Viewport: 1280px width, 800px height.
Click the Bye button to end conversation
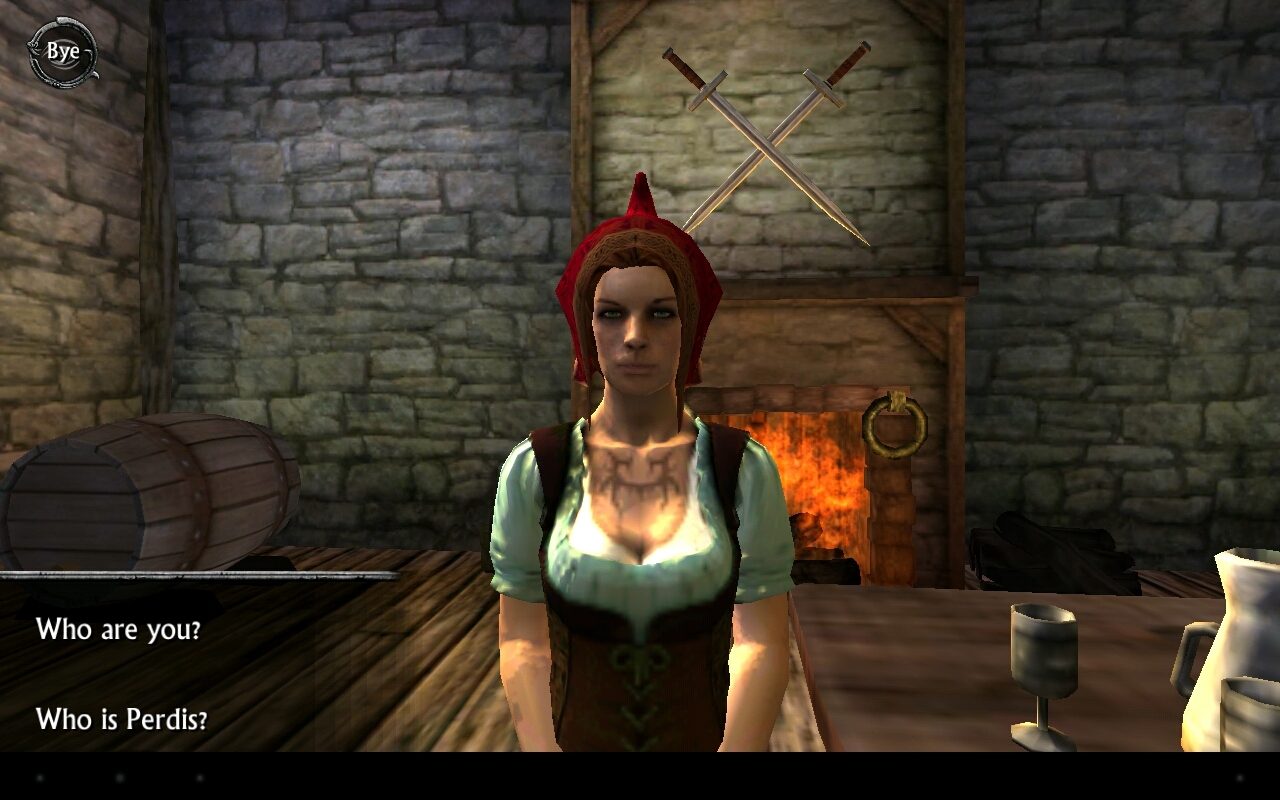point(62,53)
